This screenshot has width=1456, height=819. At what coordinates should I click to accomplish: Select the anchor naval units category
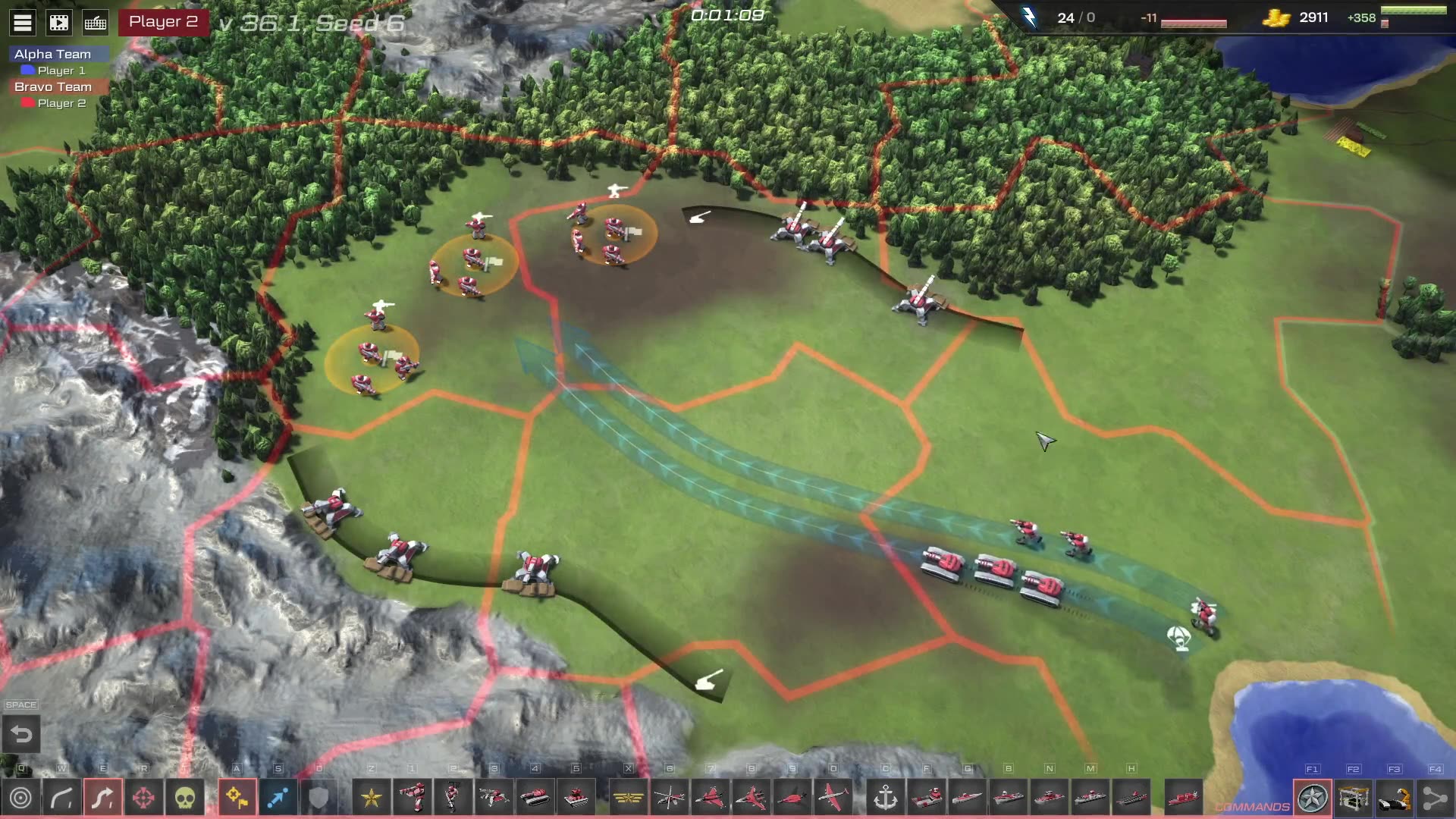(886, 798)
